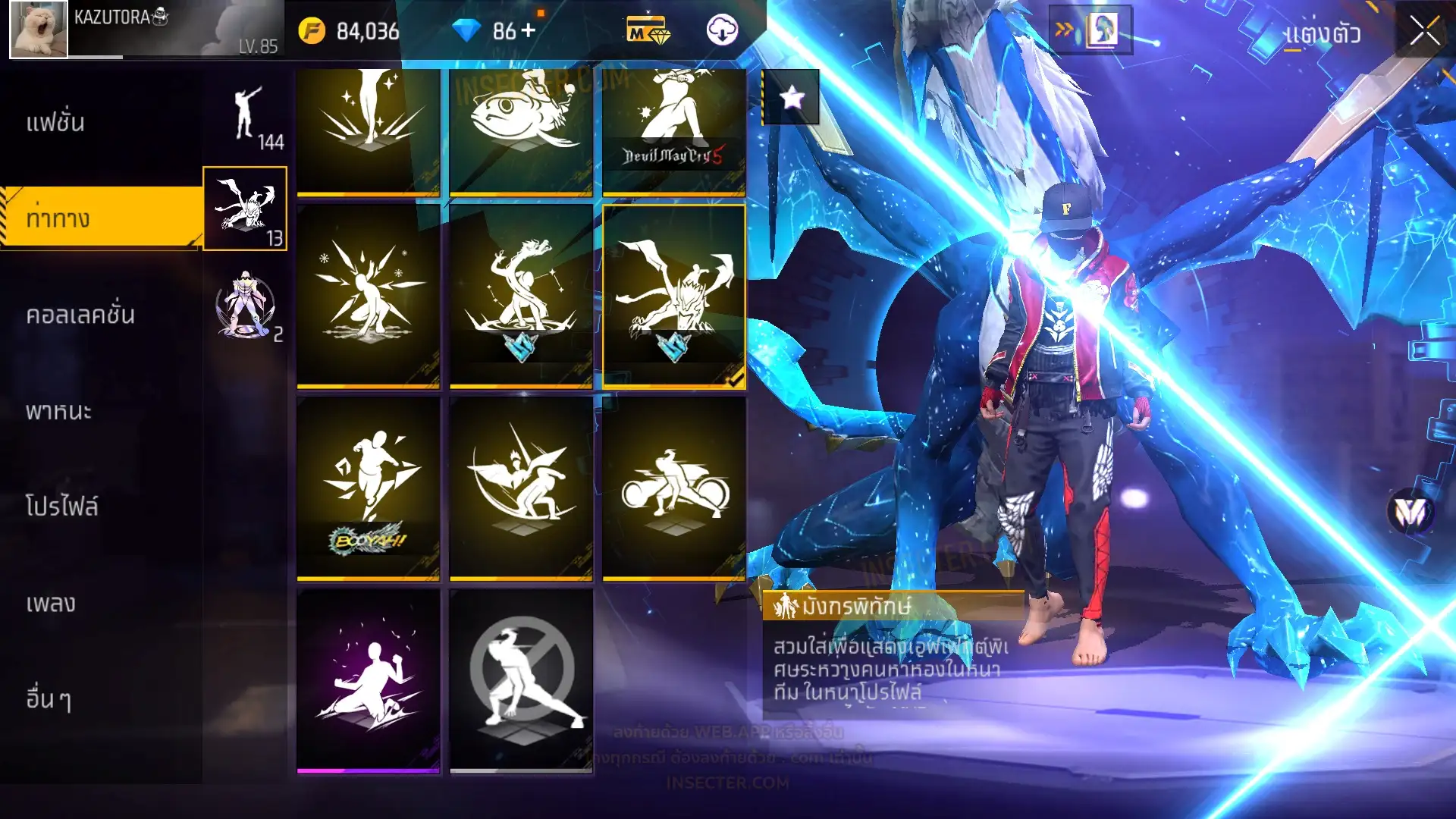Toggle the star favorites button

[791, 97]
